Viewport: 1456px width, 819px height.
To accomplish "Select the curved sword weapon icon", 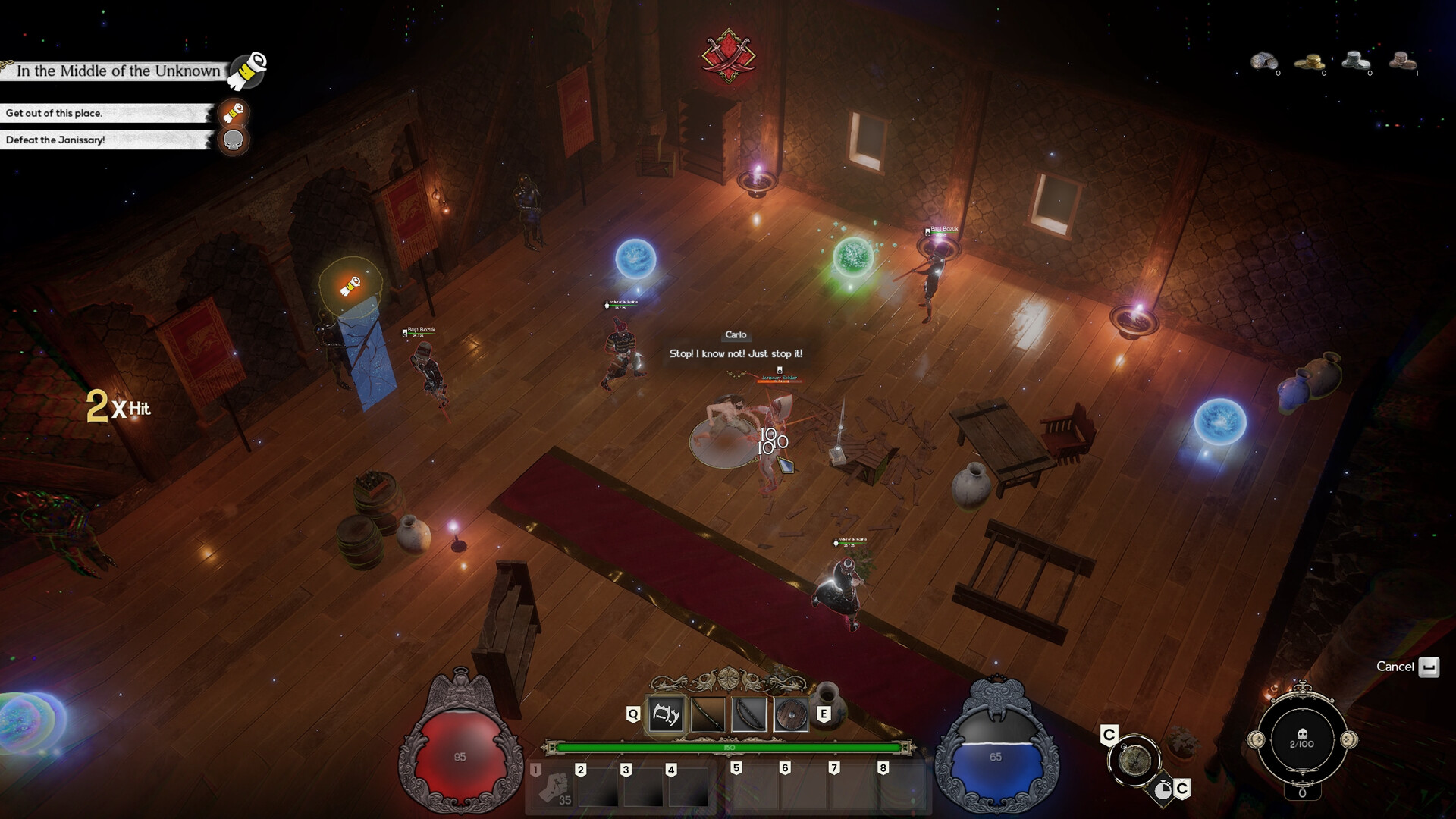I will coord(708,714).
